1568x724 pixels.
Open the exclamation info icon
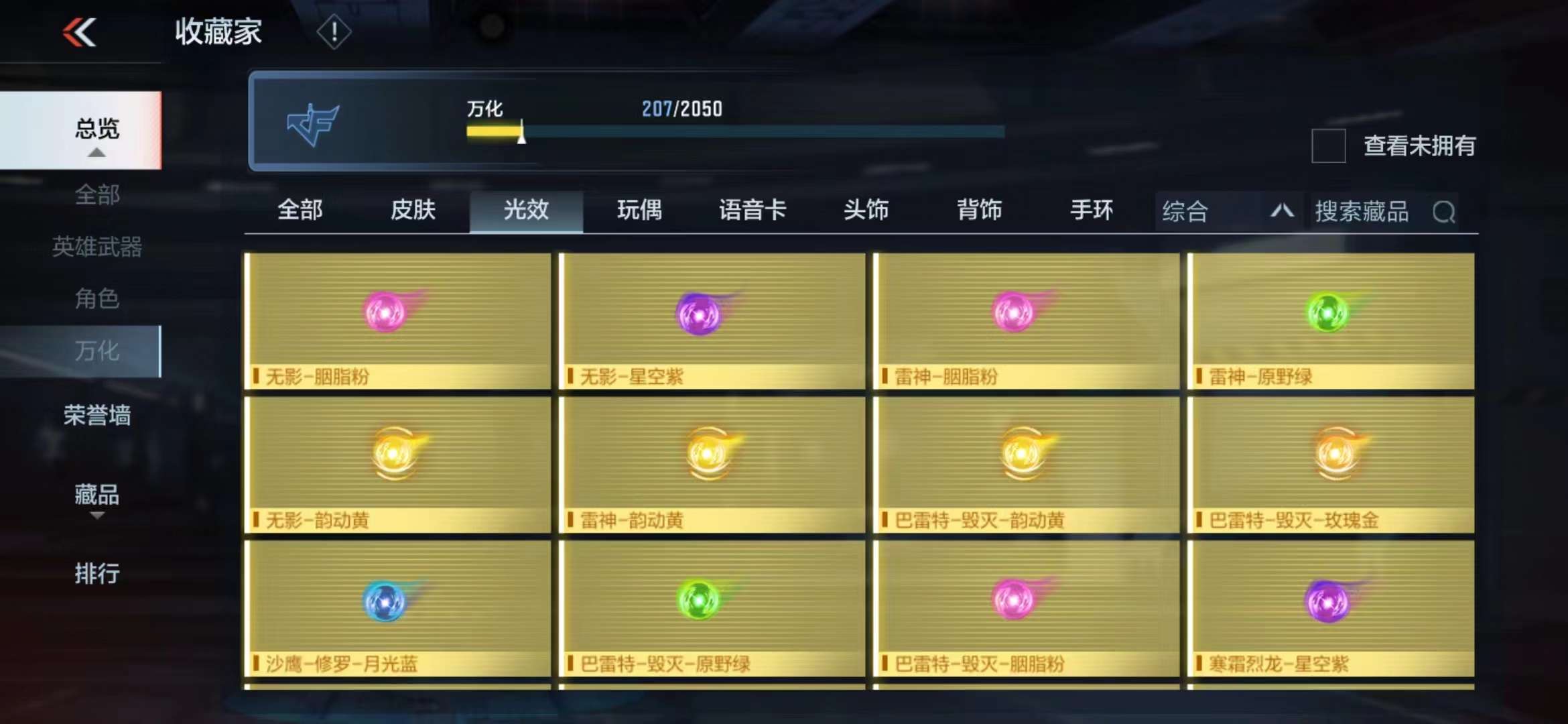tap(333, 32)
